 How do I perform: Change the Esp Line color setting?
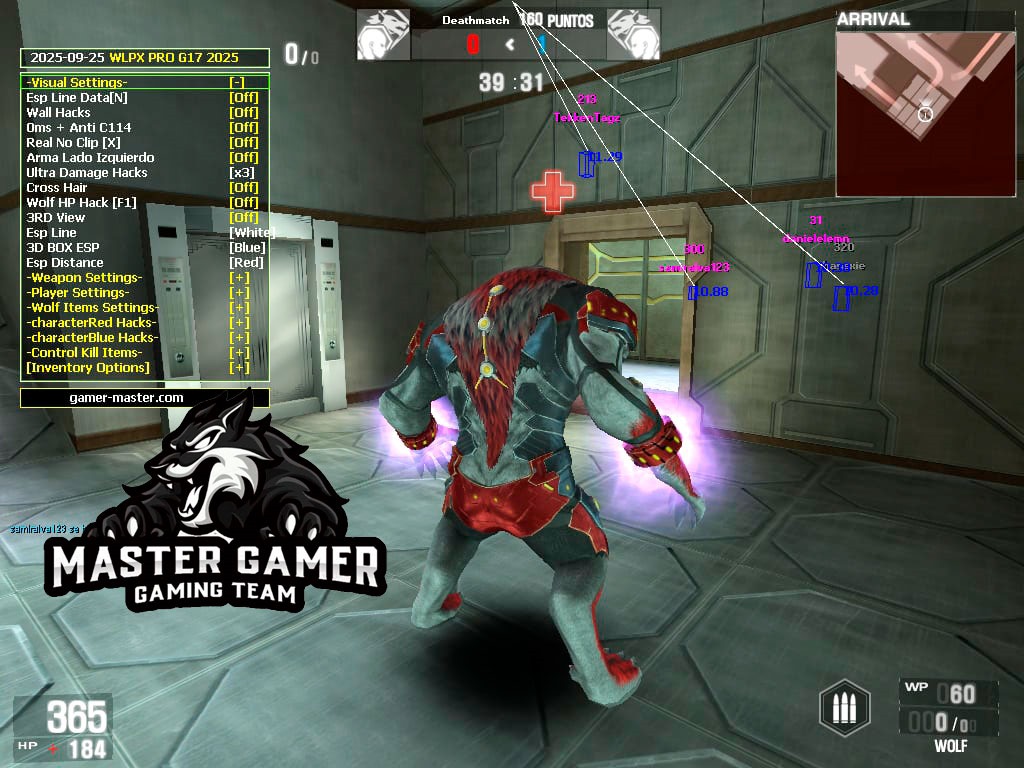[249, 233]
